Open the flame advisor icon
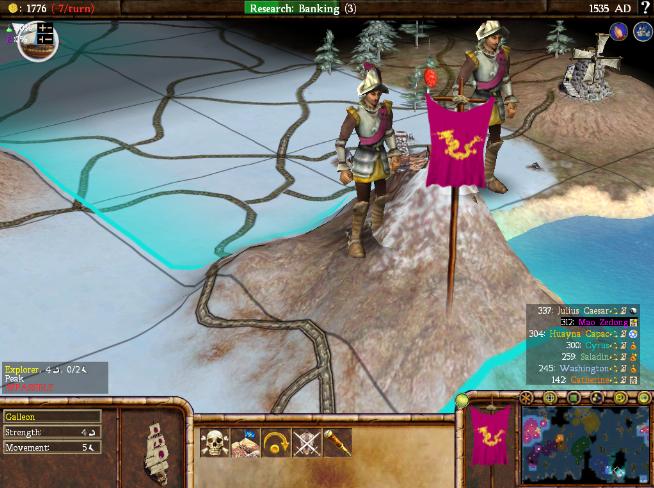This screenshot has width=654, height=488. [618, 32]
